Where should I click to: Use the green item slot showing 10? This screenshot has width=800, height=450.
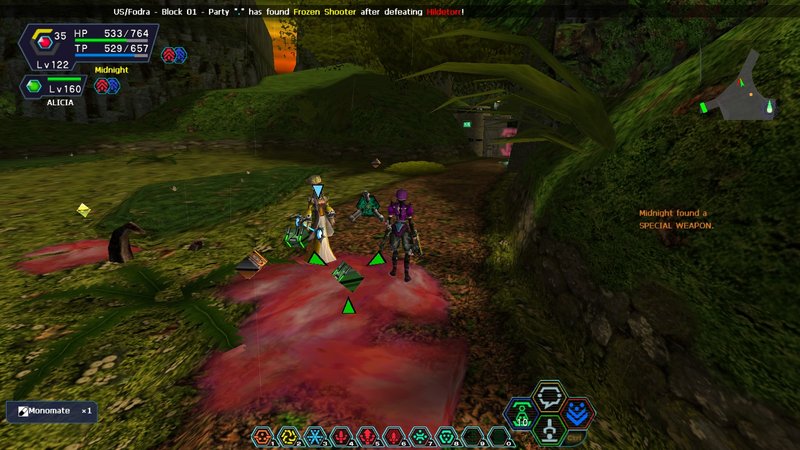coord(522,414)
